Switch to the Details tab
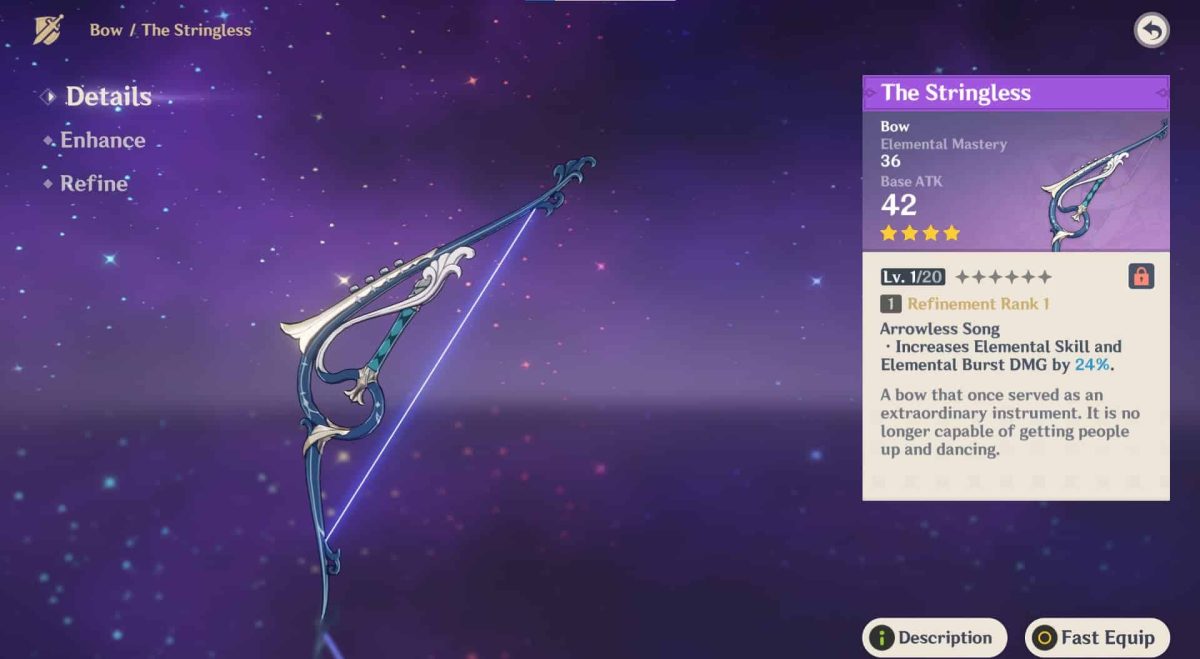Viewport: 1200px width, 659px height. pos(108,97)
